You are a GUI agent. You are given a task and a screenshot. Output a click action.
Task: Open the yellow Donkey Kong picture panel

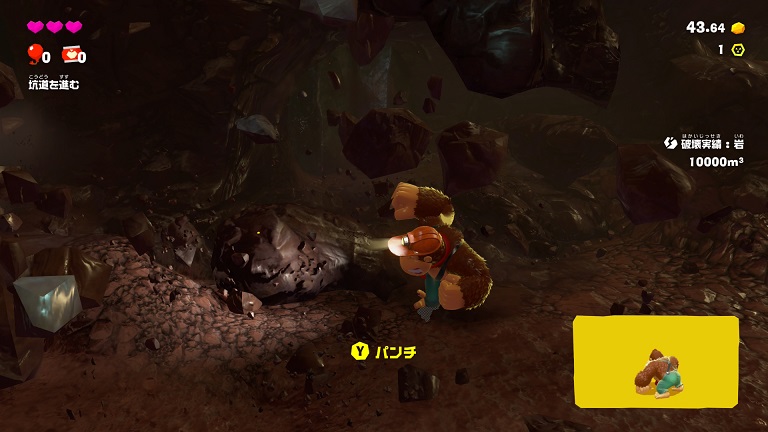[656, 362]
